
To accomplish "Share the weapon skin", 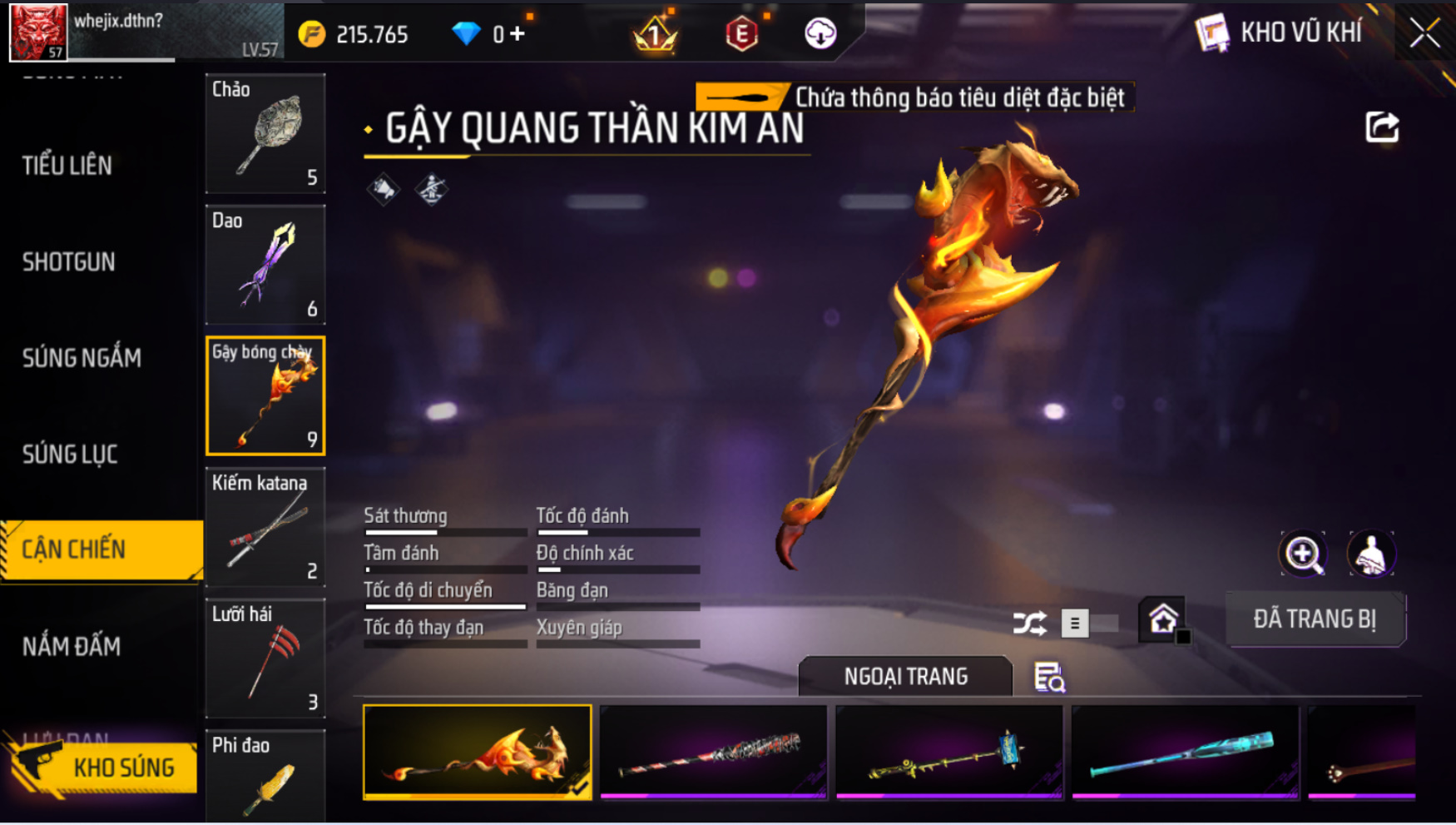I will tap(1382, 127).
